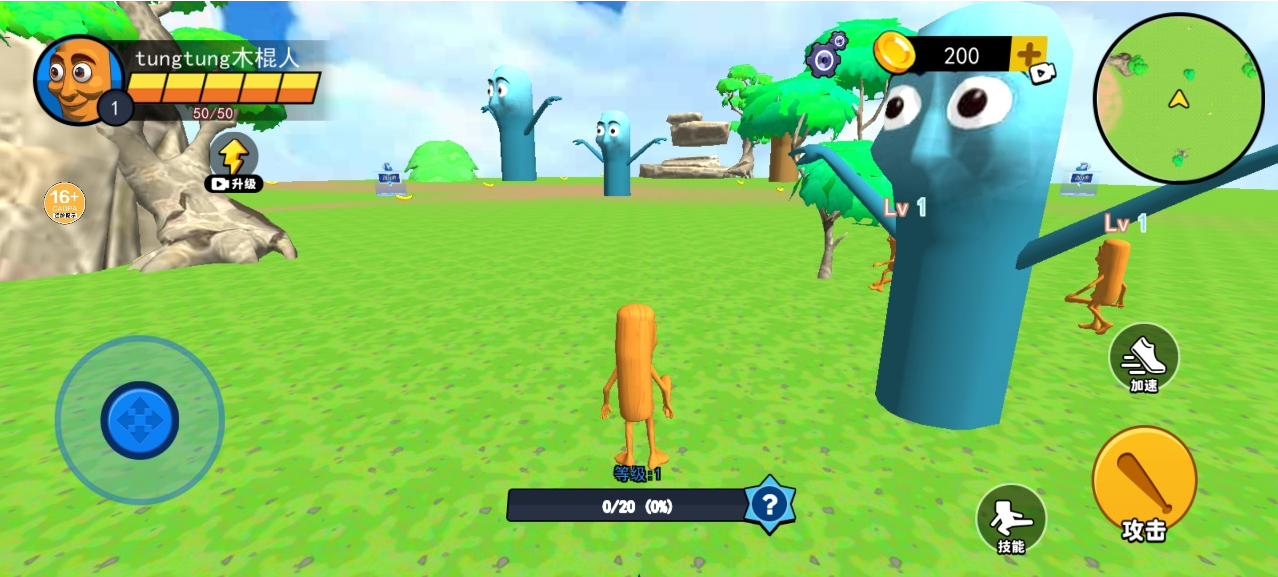Tap the 升级 lightning upgrade button

point(234,161)
